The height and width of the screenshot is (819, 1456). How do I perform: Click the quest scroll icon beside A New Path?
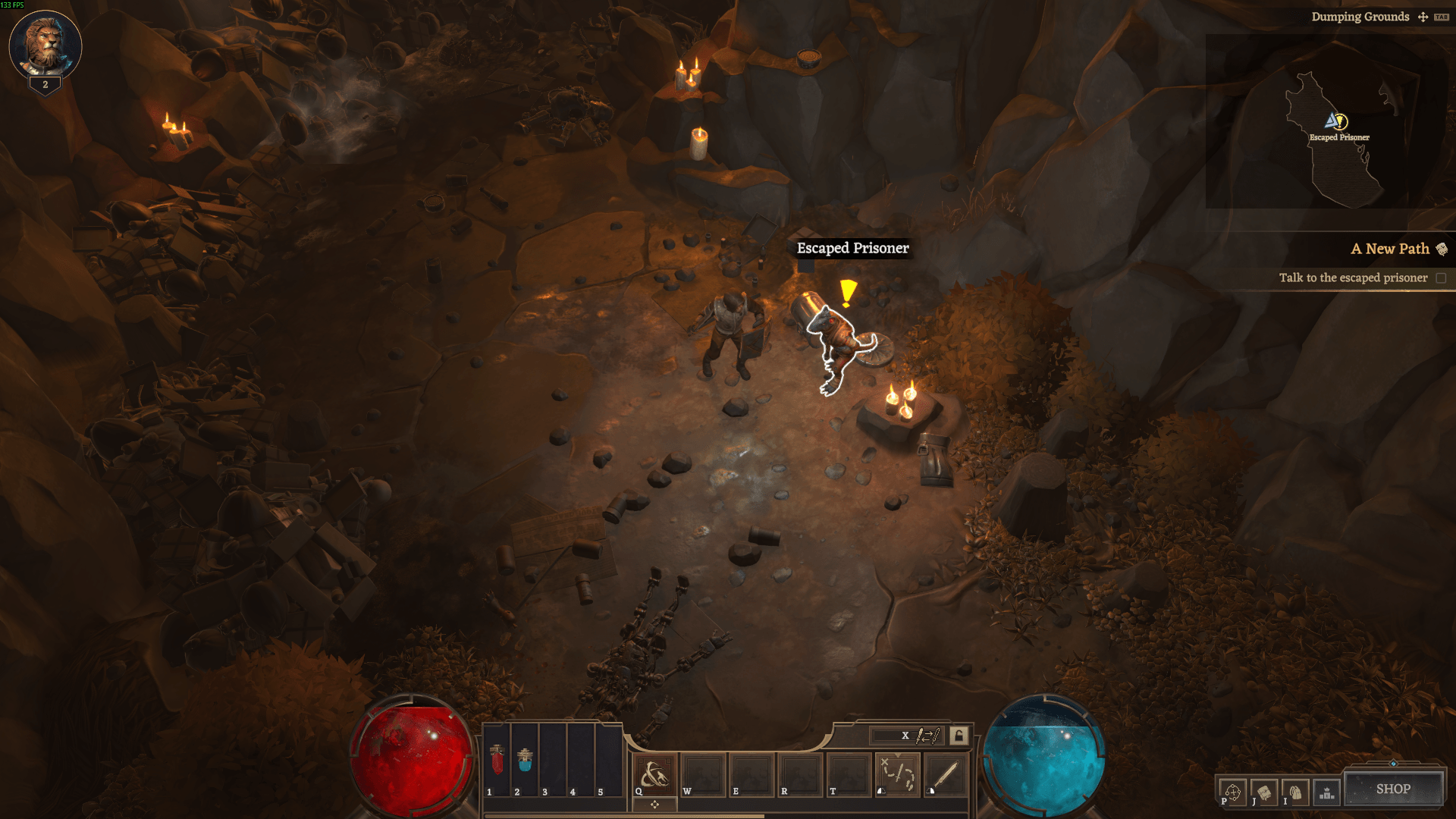point(1442,249)
